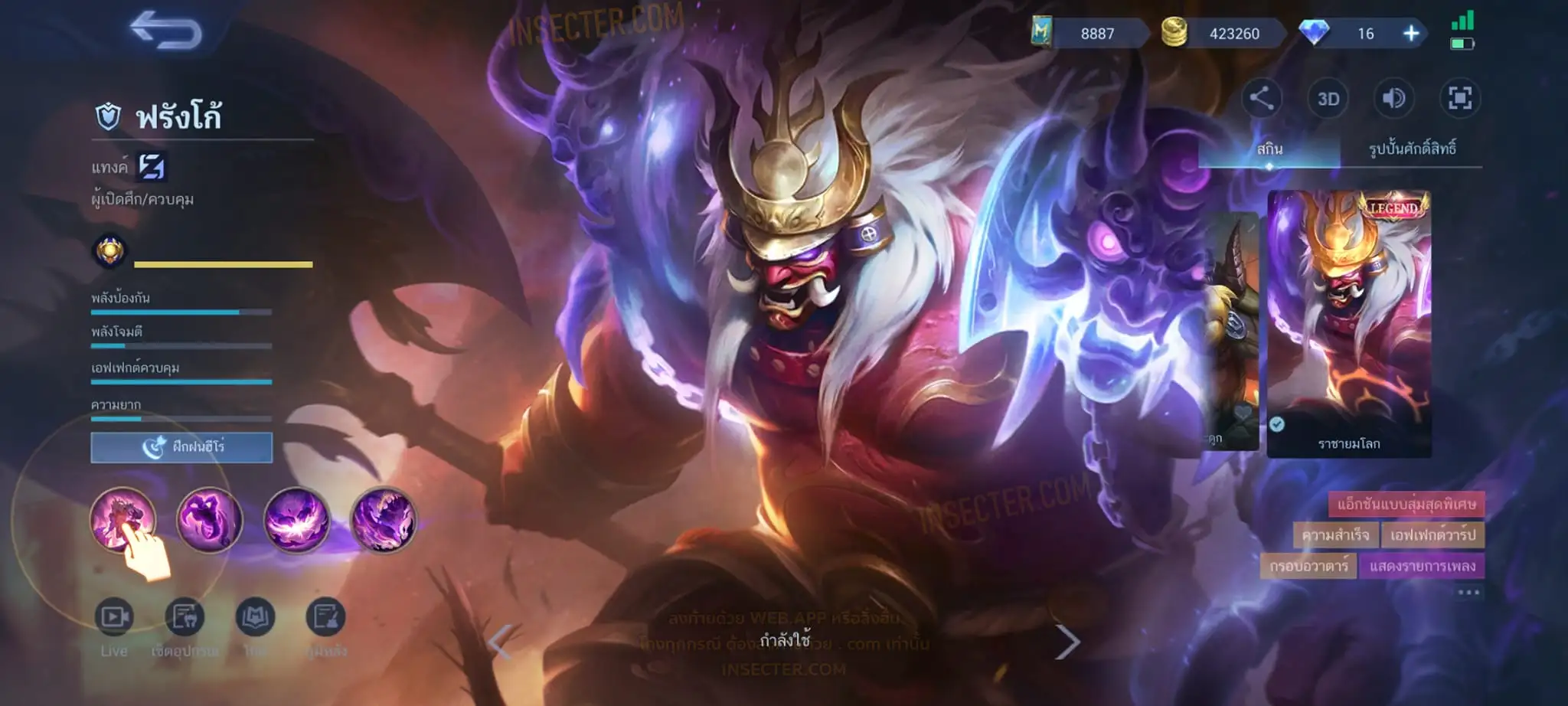Image resolution: width=1568 pixels, height=706 pixels.
Task: Expand artwork with the fullscreen icon
Action: (x=1459, y=98)
